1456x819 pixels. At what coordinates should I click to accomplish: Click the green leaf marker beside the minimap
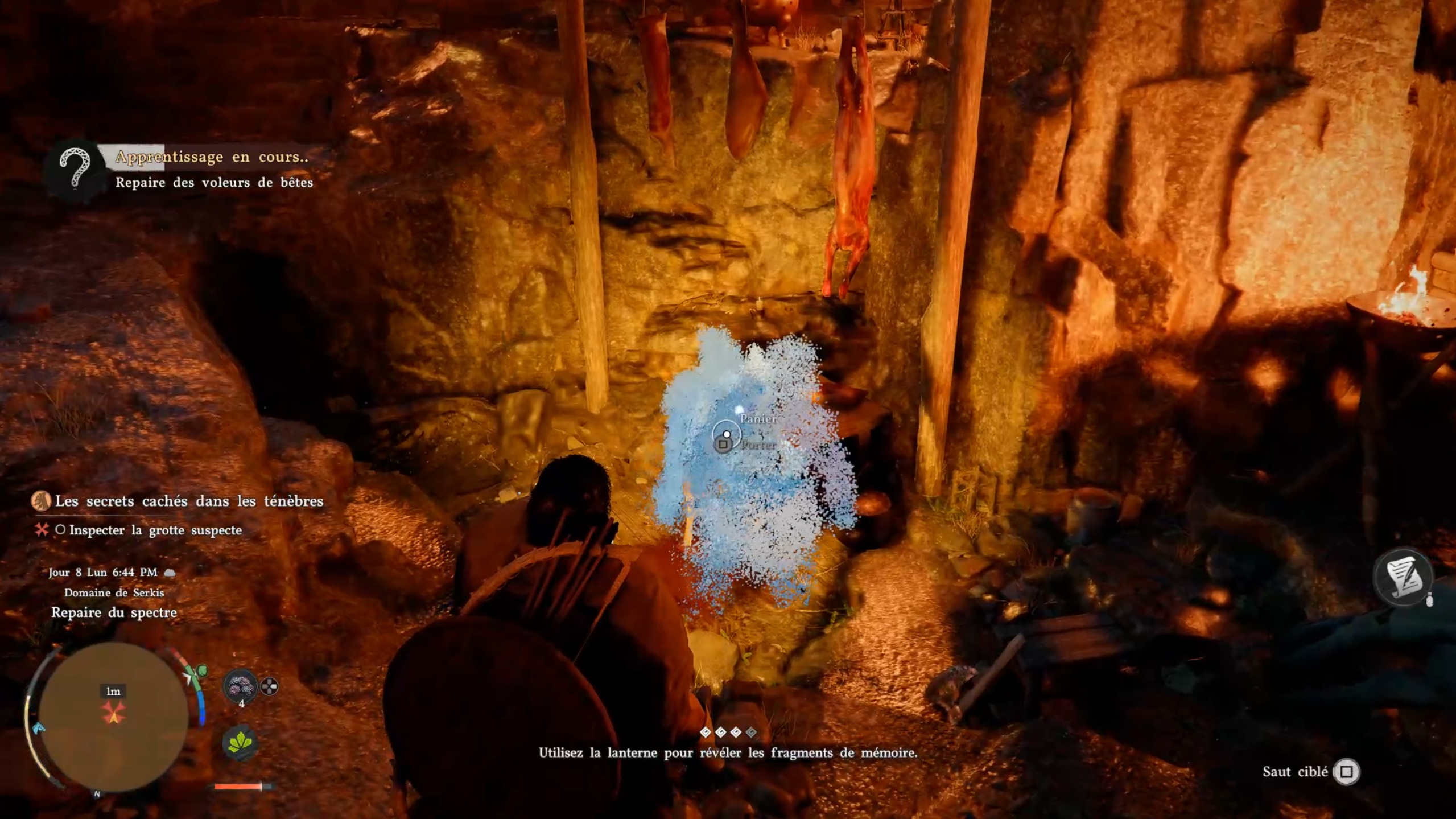click(x=201, y=672)
